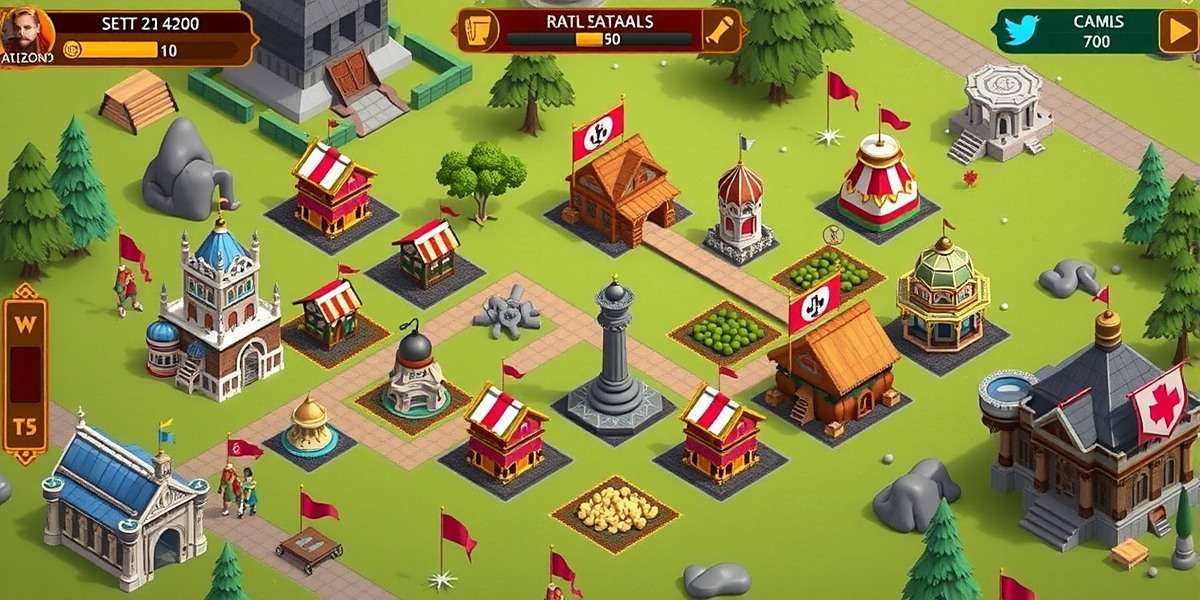Viewport: 1200px width, 600px height.
Task: Click the W button on side panel
Action: (24, 323)
